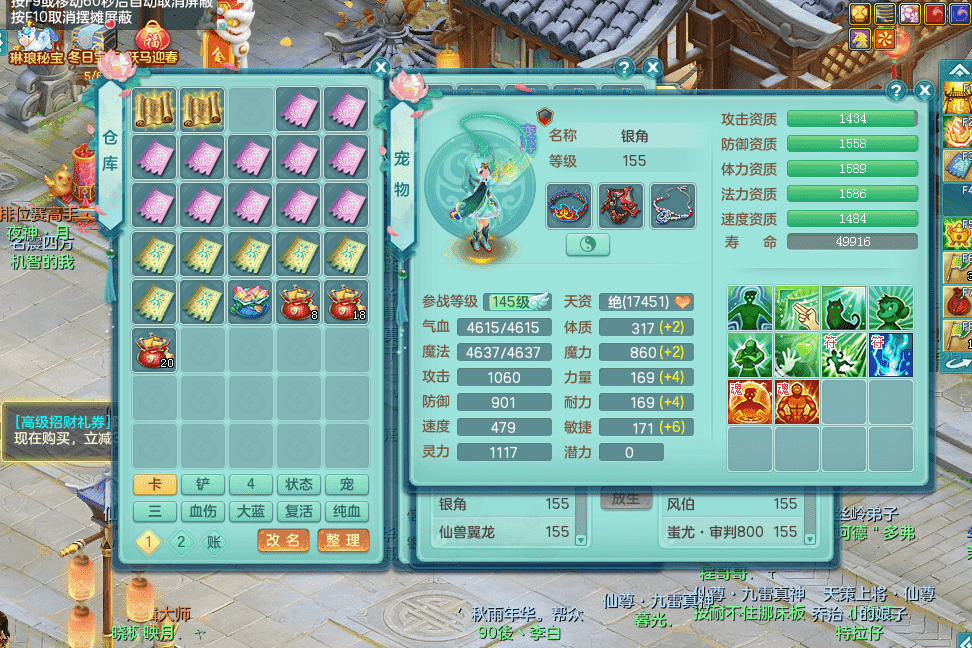Open the 血伤 warehouse tab
972x648 pixels.
[x=203, y=512]
